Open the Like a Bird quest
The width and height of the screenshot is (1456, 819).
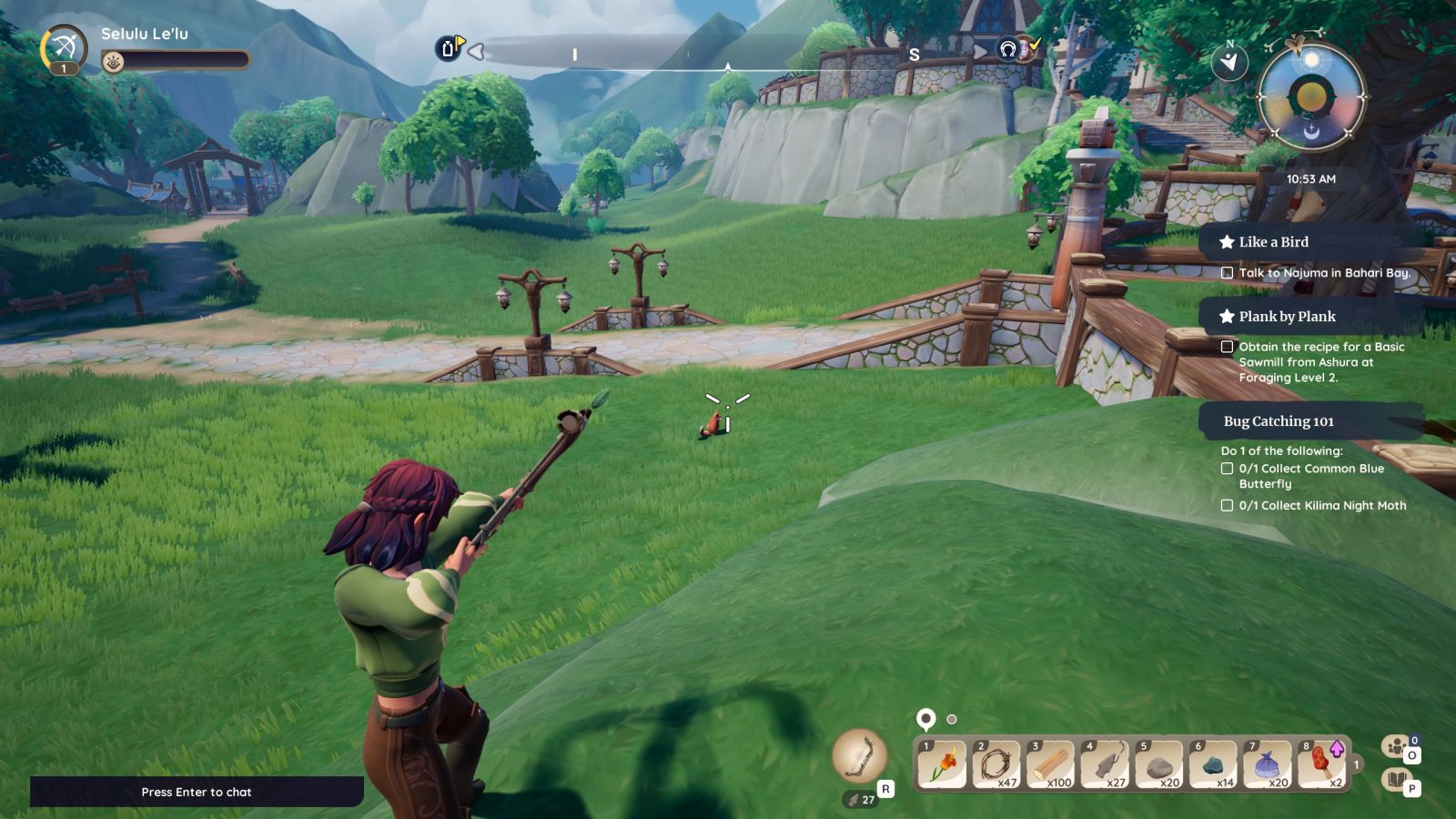[x=1273, y=242]
